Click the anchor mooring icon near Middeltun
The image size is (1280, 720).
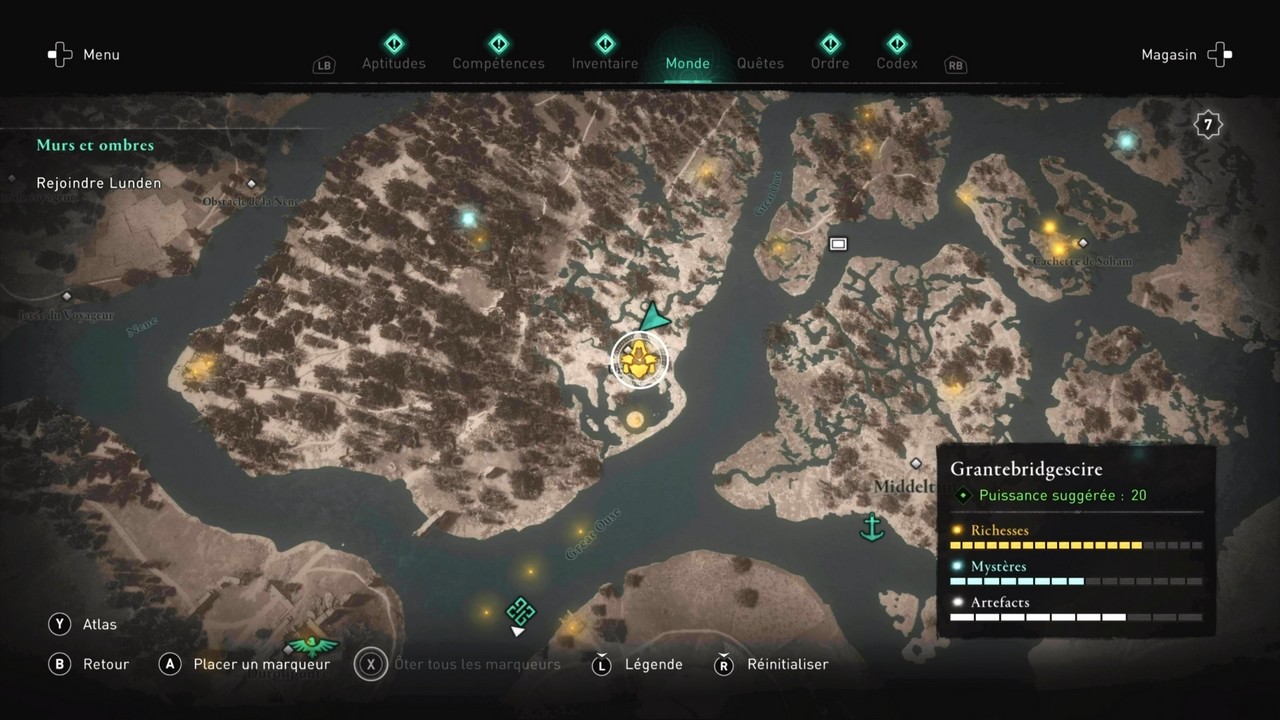pyautogui.click(x=871, y=527)
